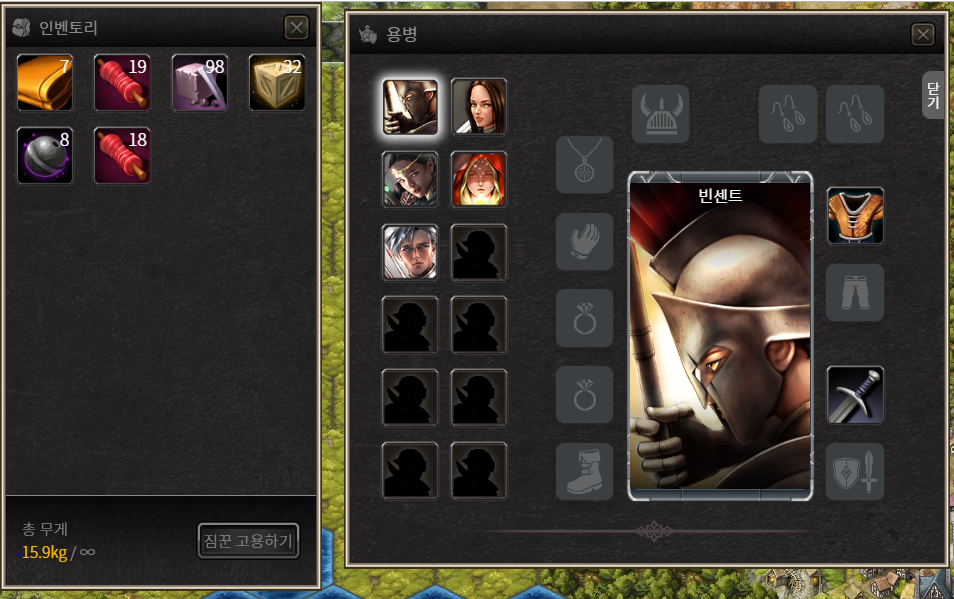Close the 용병 mercenary window
Screen dimensions: 954x599
point(923,35)
